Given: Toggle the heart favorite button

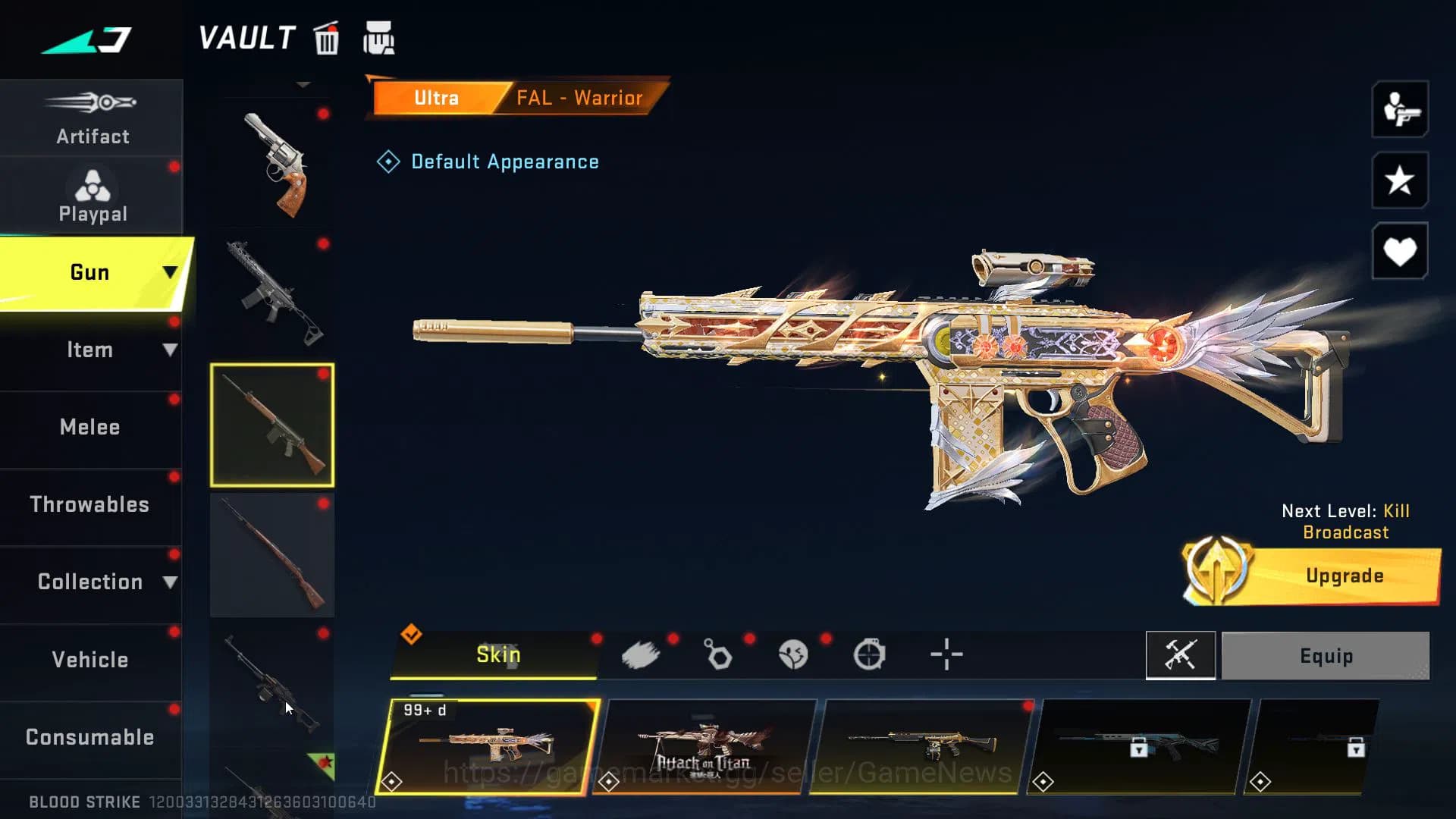Looking at the screenshot, I should [1399, 250].
